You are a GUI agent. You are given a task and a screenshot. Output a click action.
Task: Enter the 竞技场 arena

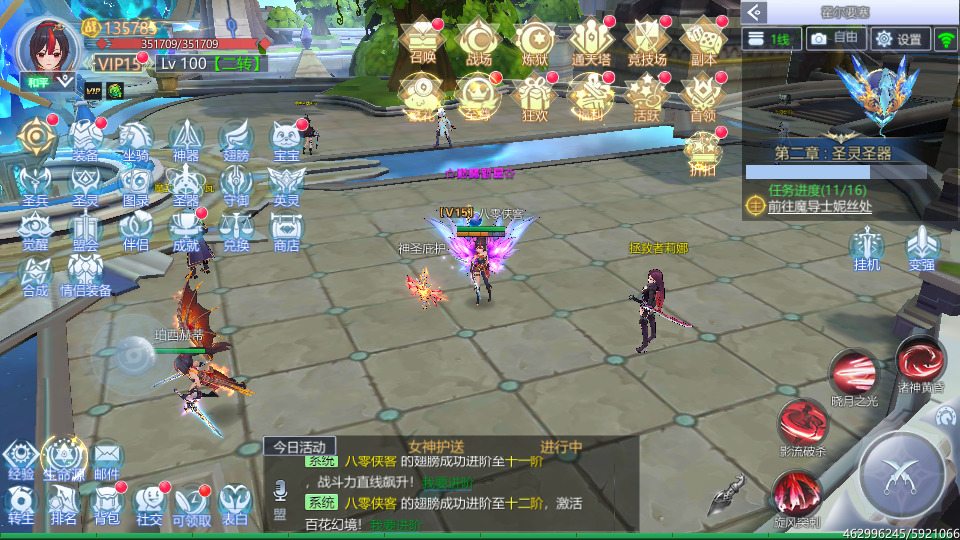pos(646,40)
